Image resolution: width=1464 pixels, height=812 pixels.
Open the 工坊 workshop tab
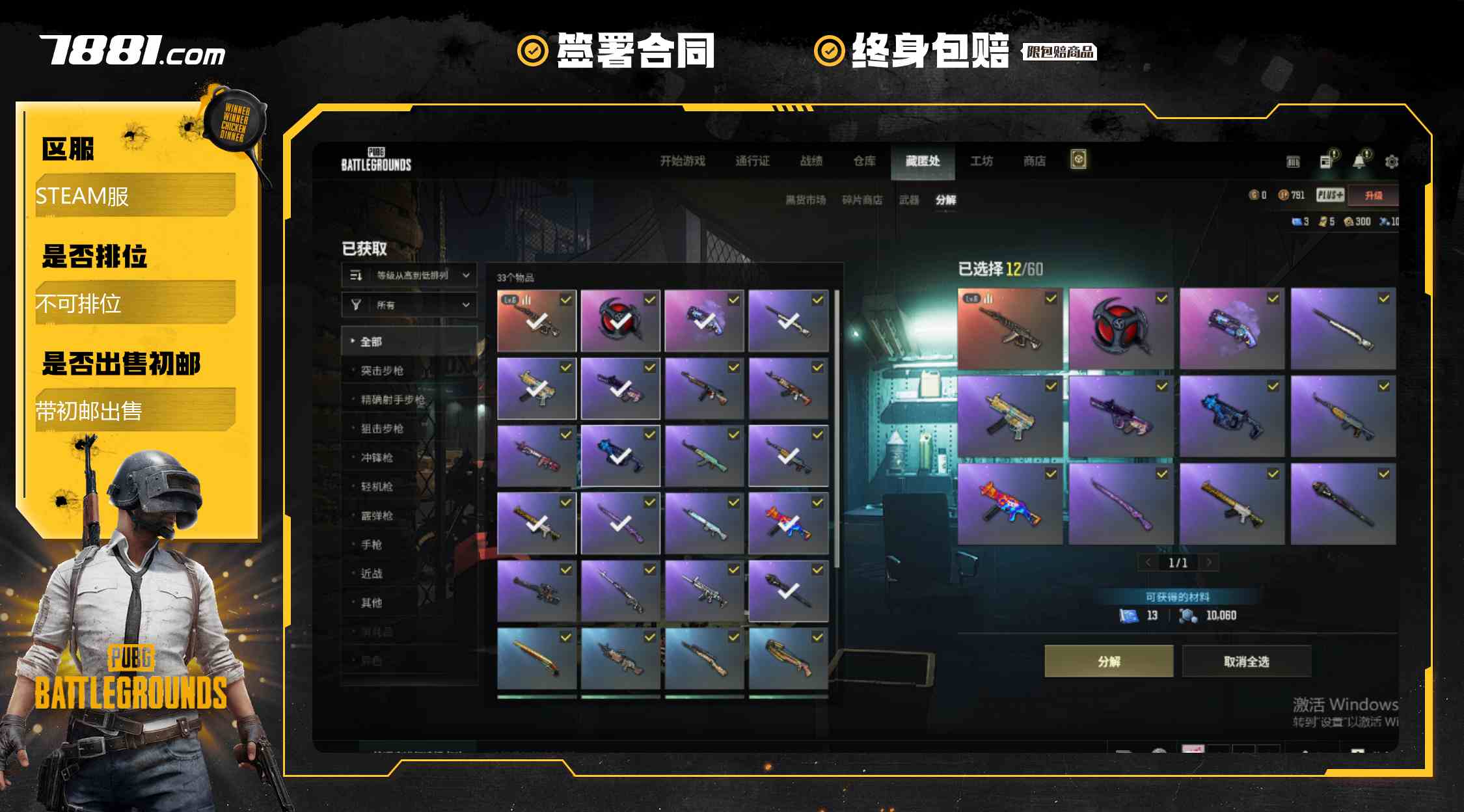[981, 161]
